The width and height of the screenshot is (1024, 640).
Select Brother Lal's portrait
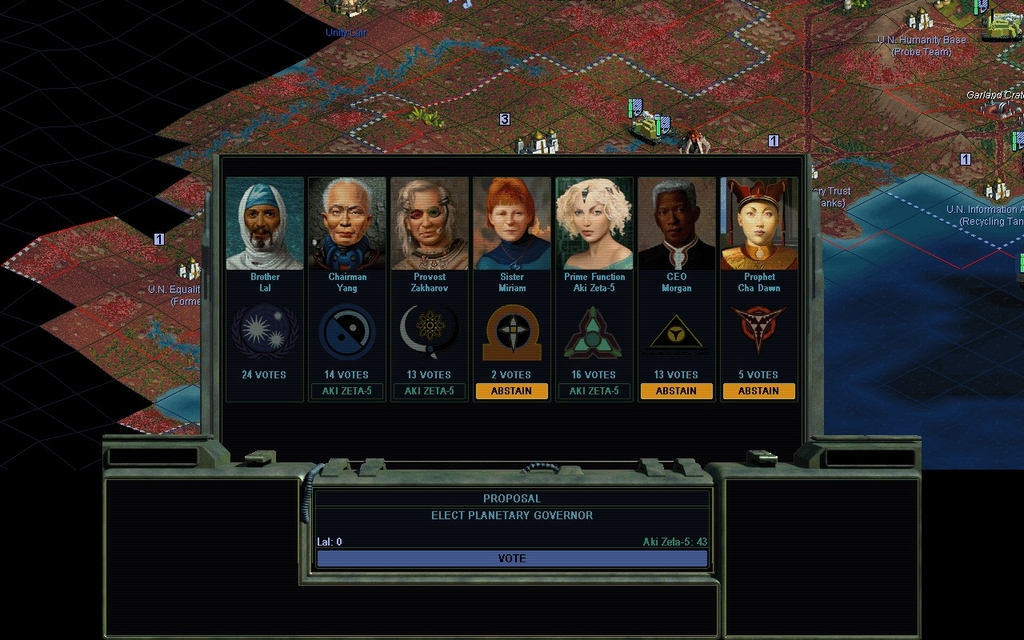[x=265, y=225]
